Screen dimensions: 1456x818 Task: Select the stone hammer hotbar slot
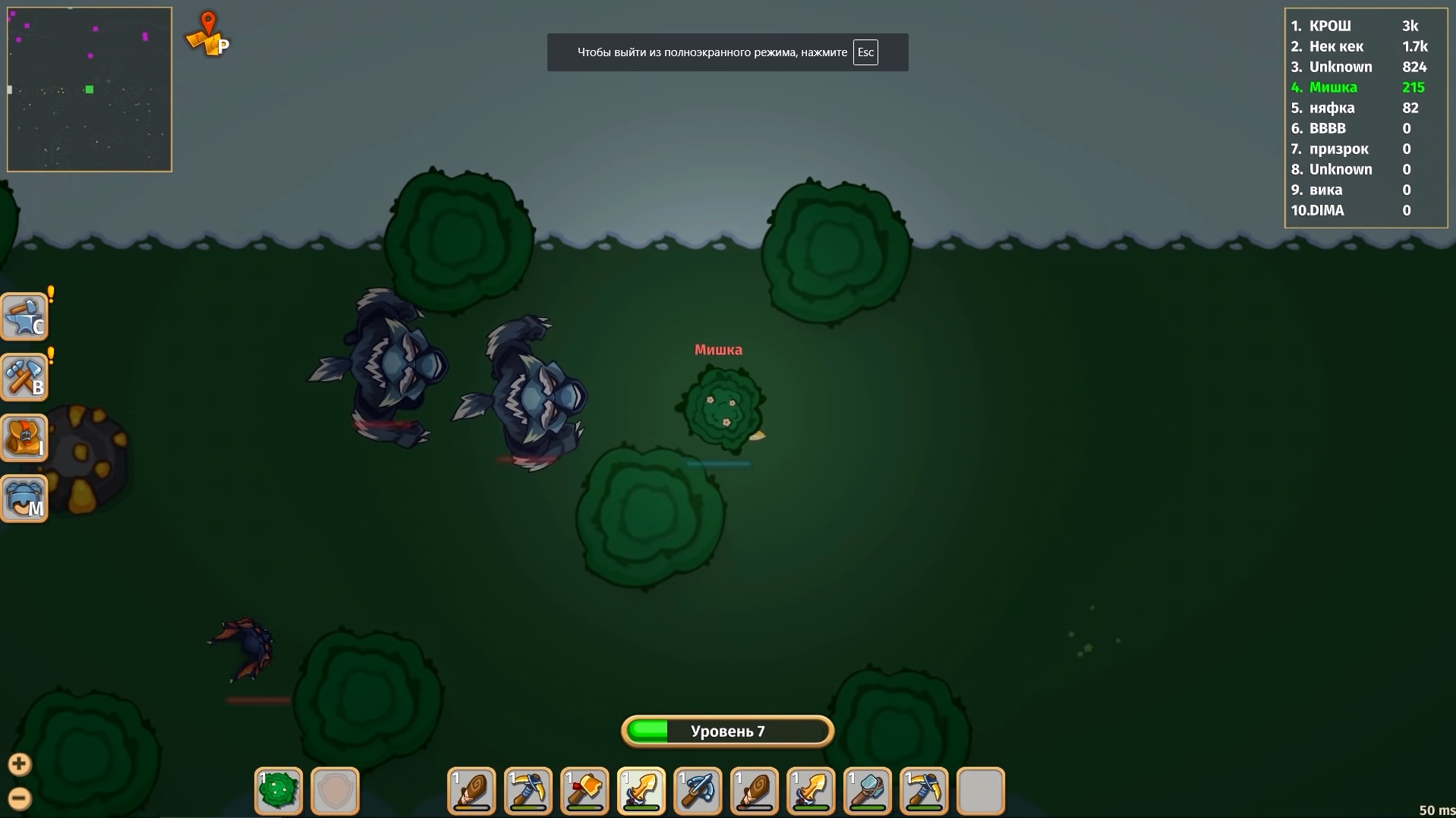click(x=867, y=791)
